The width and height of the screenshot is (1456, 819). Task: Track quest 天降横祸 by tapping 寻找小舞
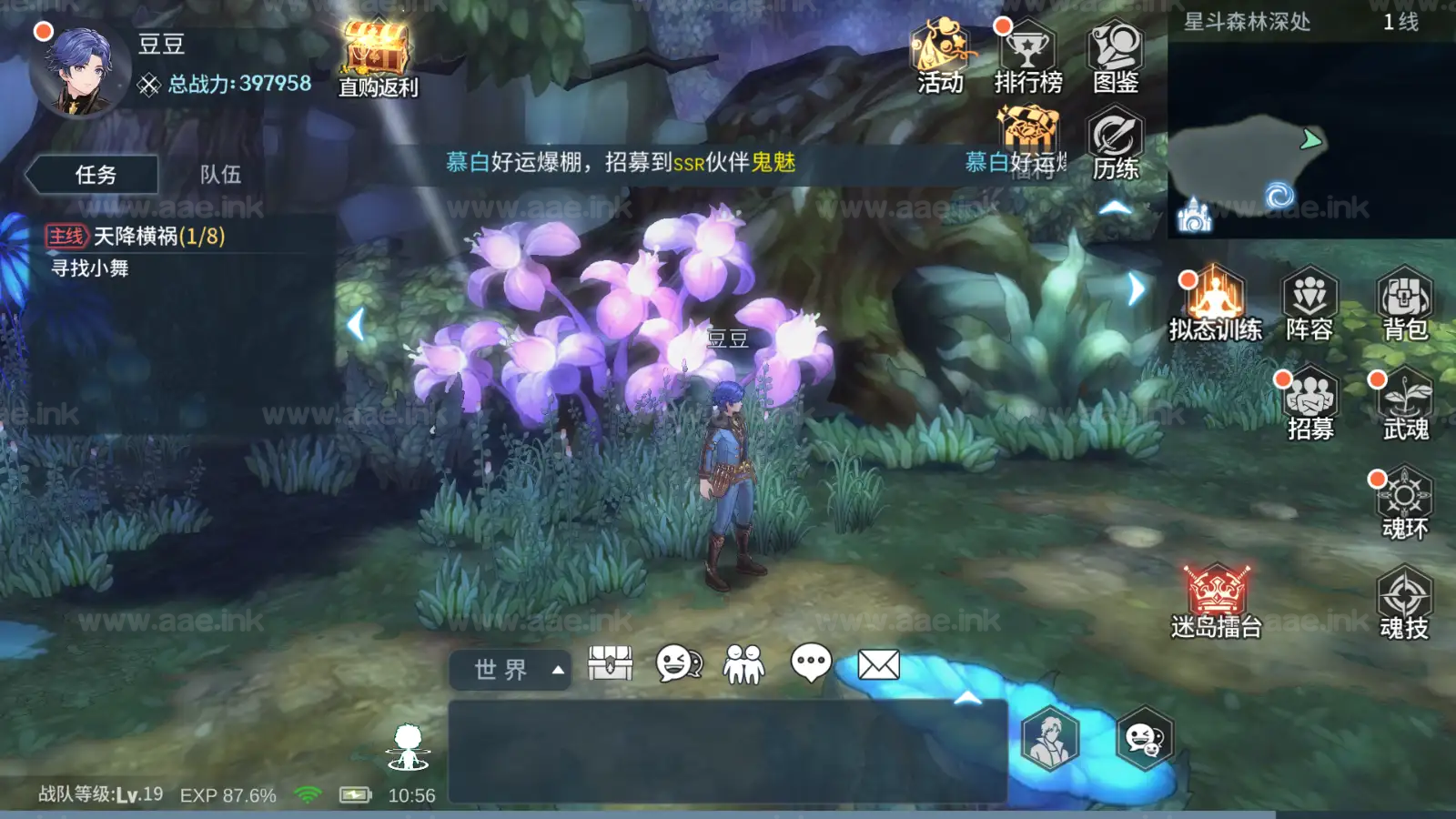click(91, 268)
